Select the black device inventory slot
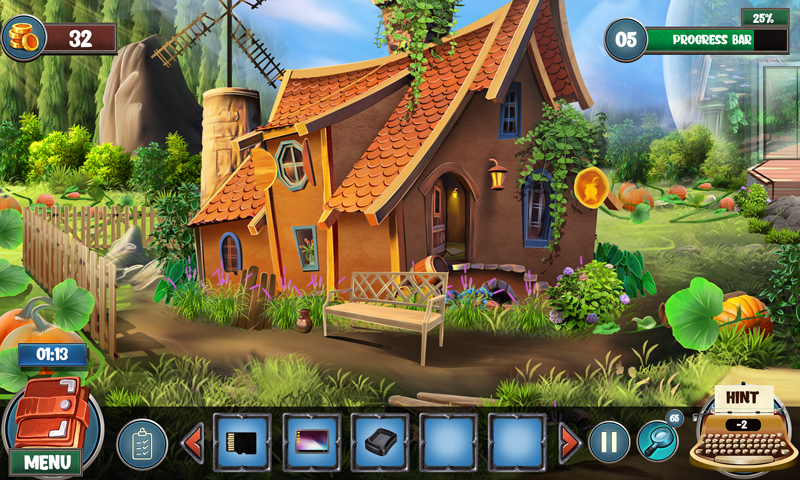The width and height of the screenshot is (800, 480). [380, 442]
